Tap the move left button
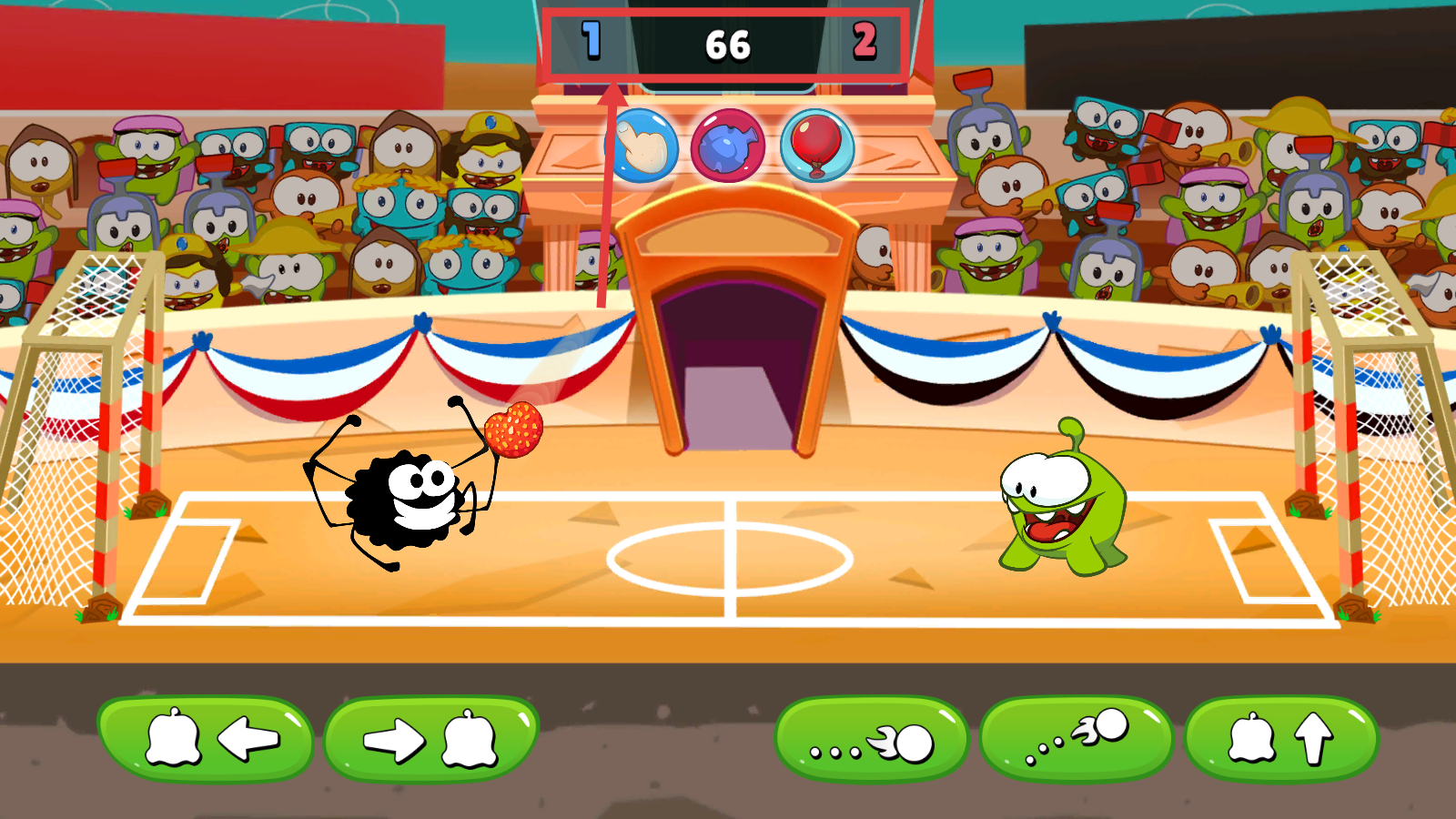The width and height of the screenshot is (1456, 819). [206, 738]
